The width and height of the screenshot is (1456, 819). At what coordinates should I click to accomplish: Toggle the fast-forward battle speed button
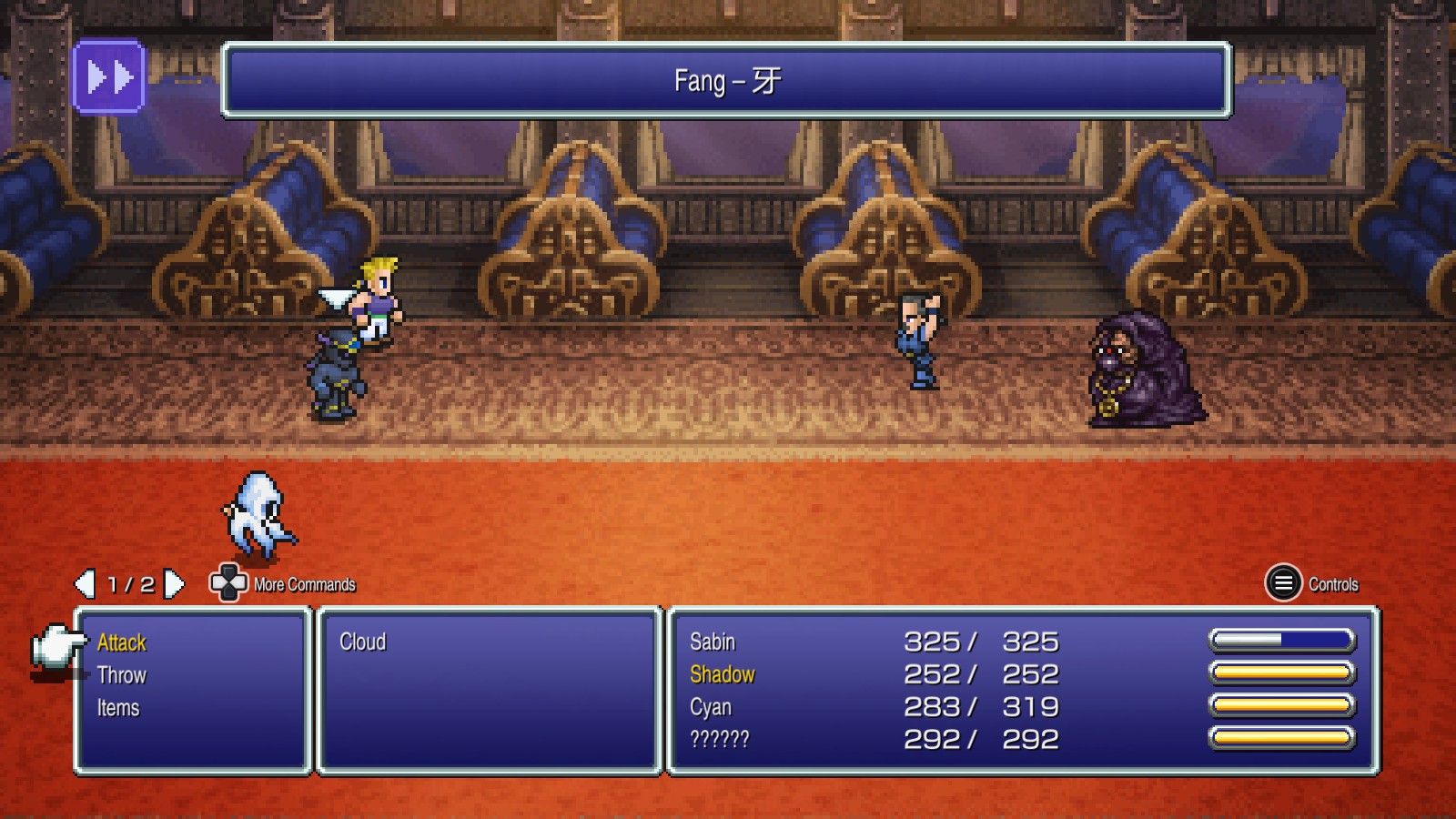click(109, 77)
